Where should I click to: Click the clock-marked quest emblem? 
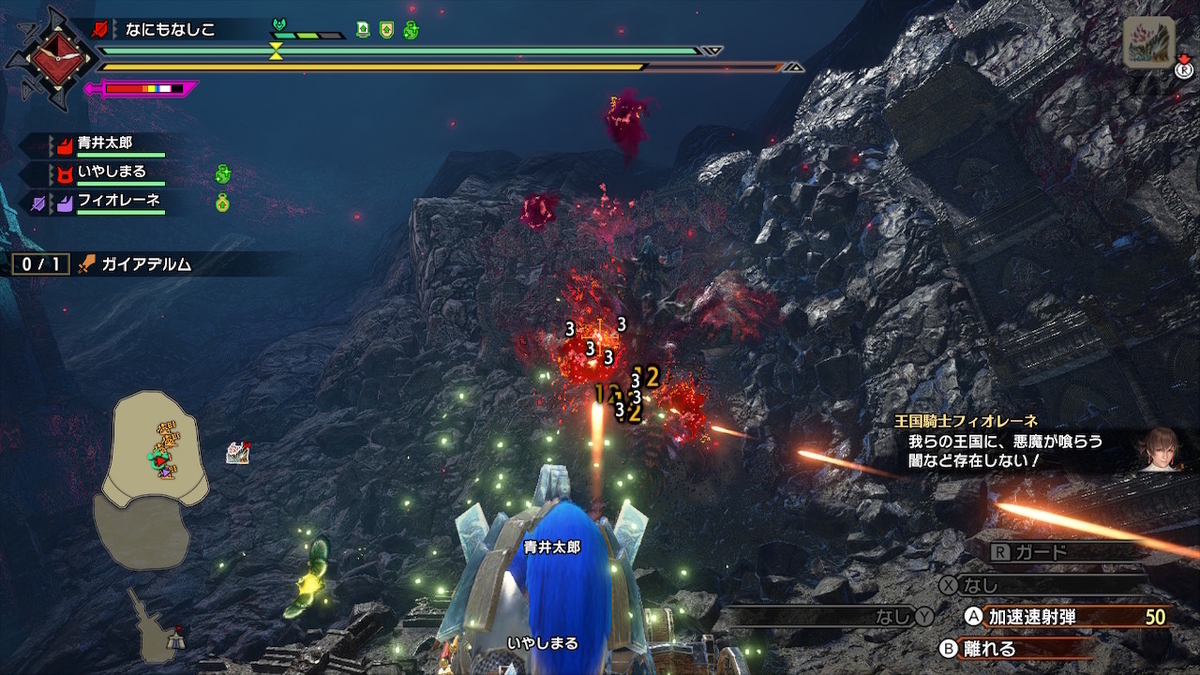(x=46, y=57)
